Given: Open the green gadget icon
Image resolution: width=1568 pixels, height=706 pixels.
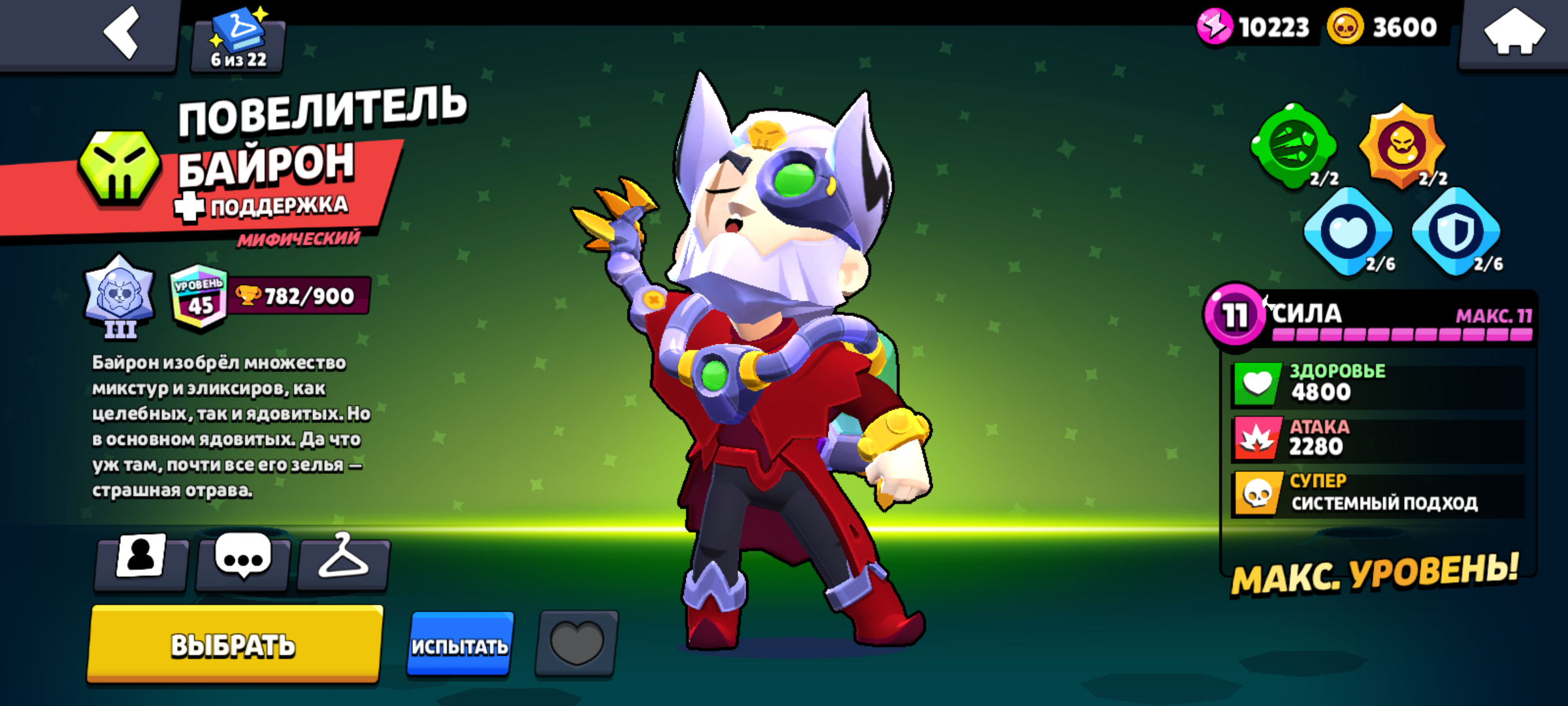Looking at the screenshot, I should tap(1294, 146).
